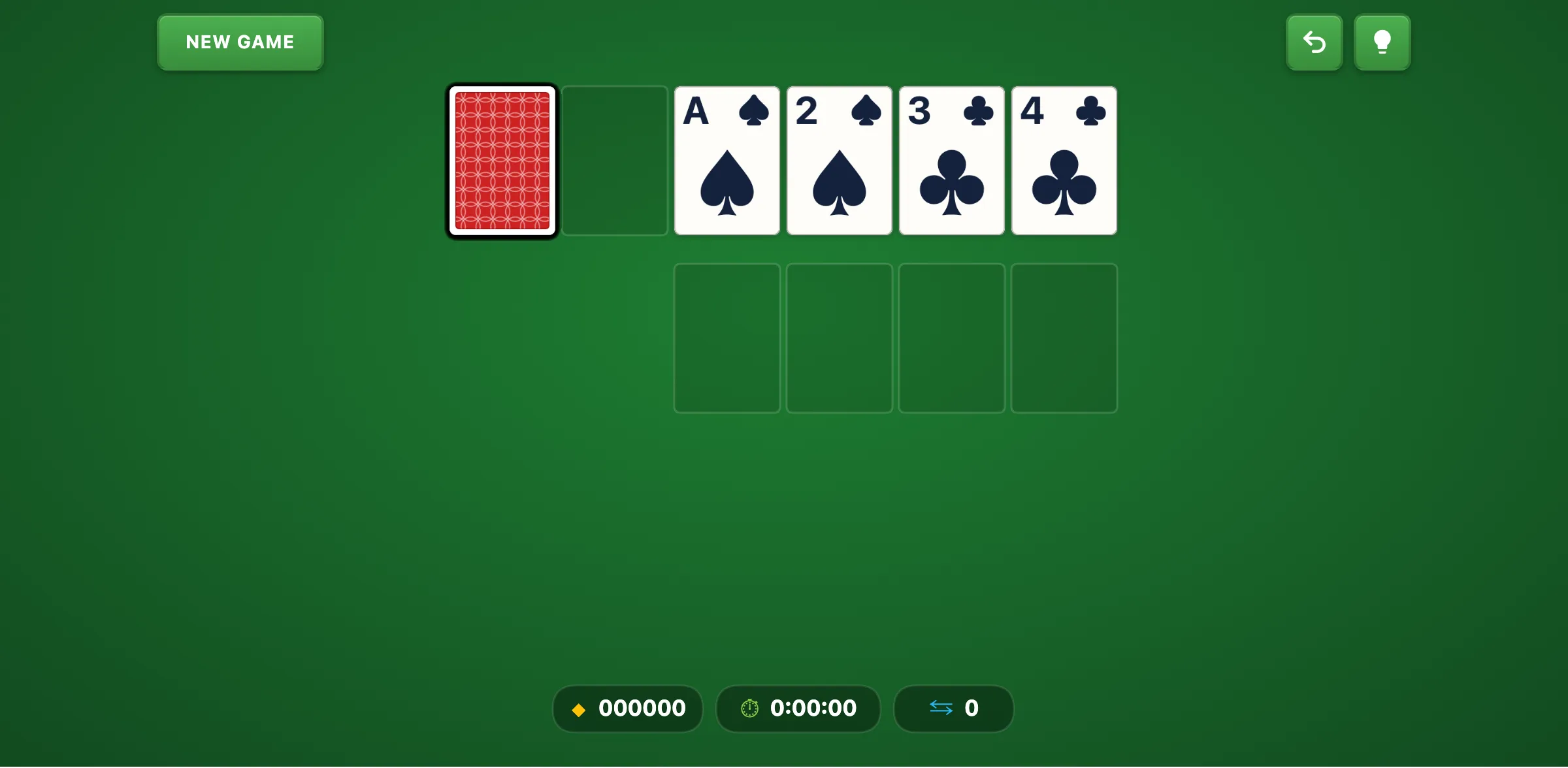This screenshot has height=768, width=1568.
Task: Click the timer stopwatch icon
Action: [749, 708]
